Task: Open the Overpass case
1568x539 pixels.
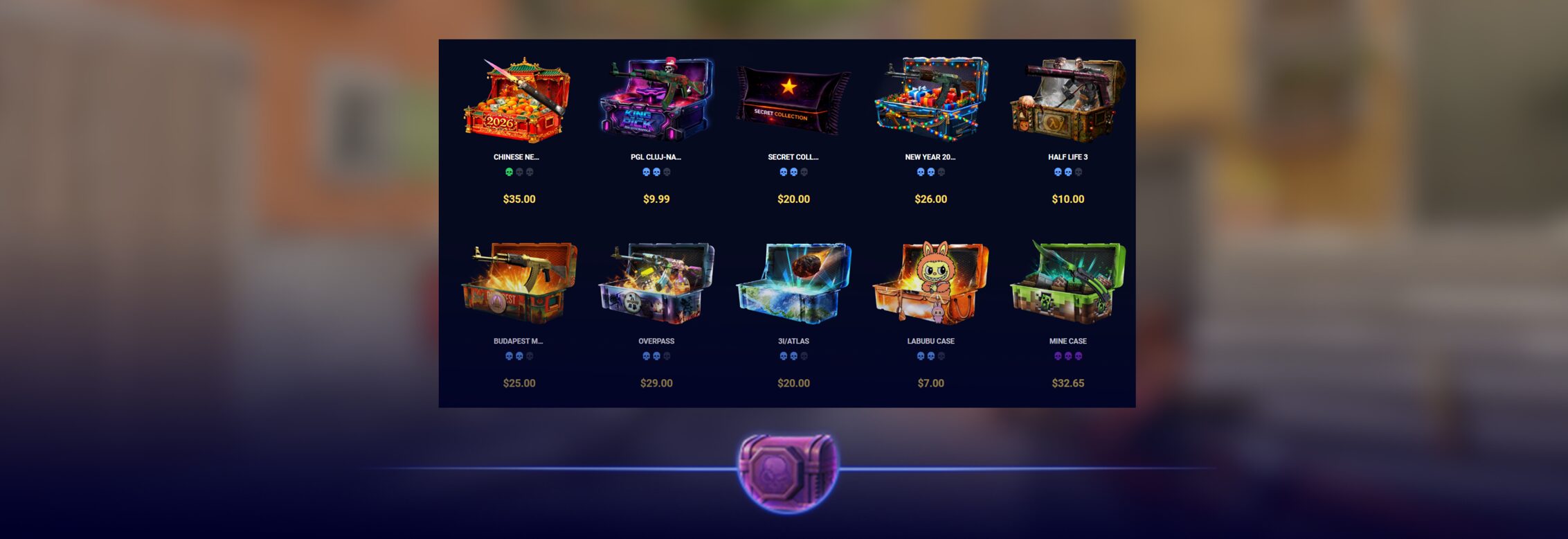Action: click(x=656, y=284)
